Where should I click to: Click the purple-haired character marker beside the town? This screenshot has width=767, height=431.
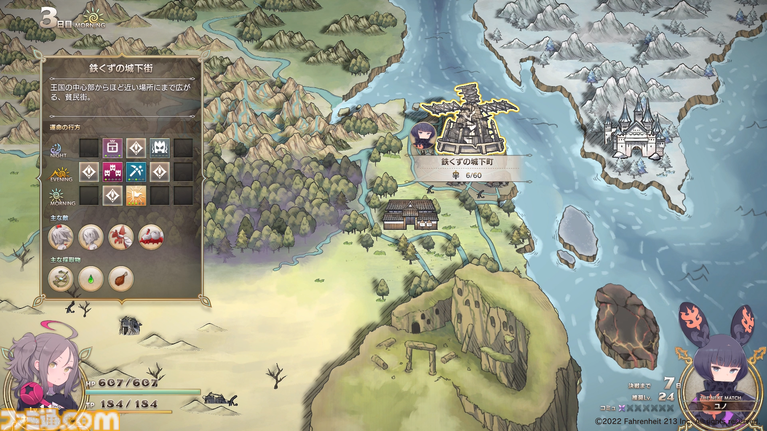click(x=421, y=136)
